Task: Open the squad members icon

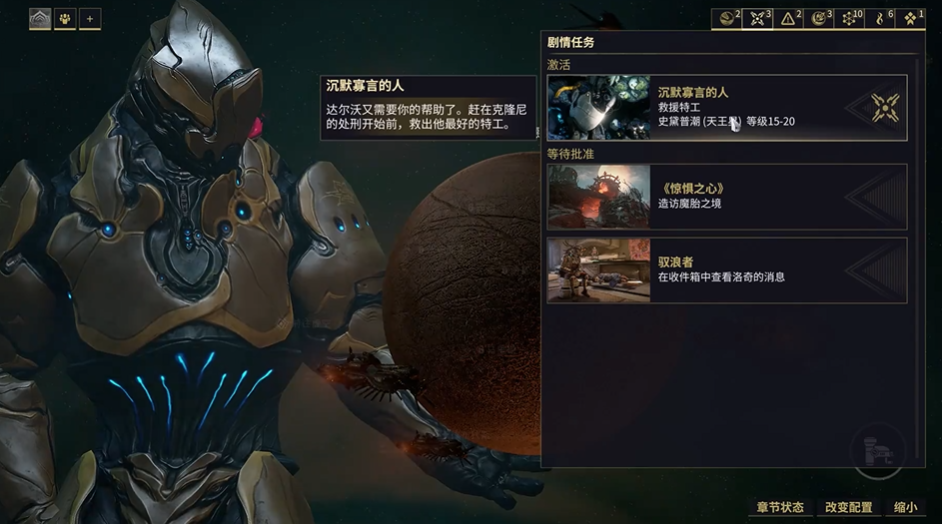Action: pyautogui.click(x=65, y=18)
